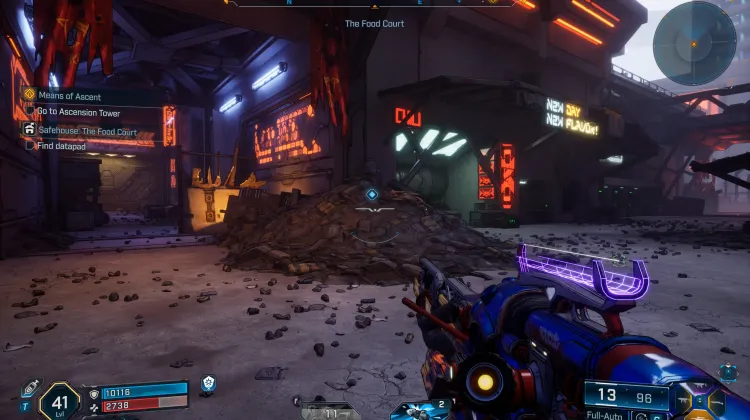This screenshot has width=750, height=420.
Task: Click the level 41 character badge
Action: click(x=58, y=400)
